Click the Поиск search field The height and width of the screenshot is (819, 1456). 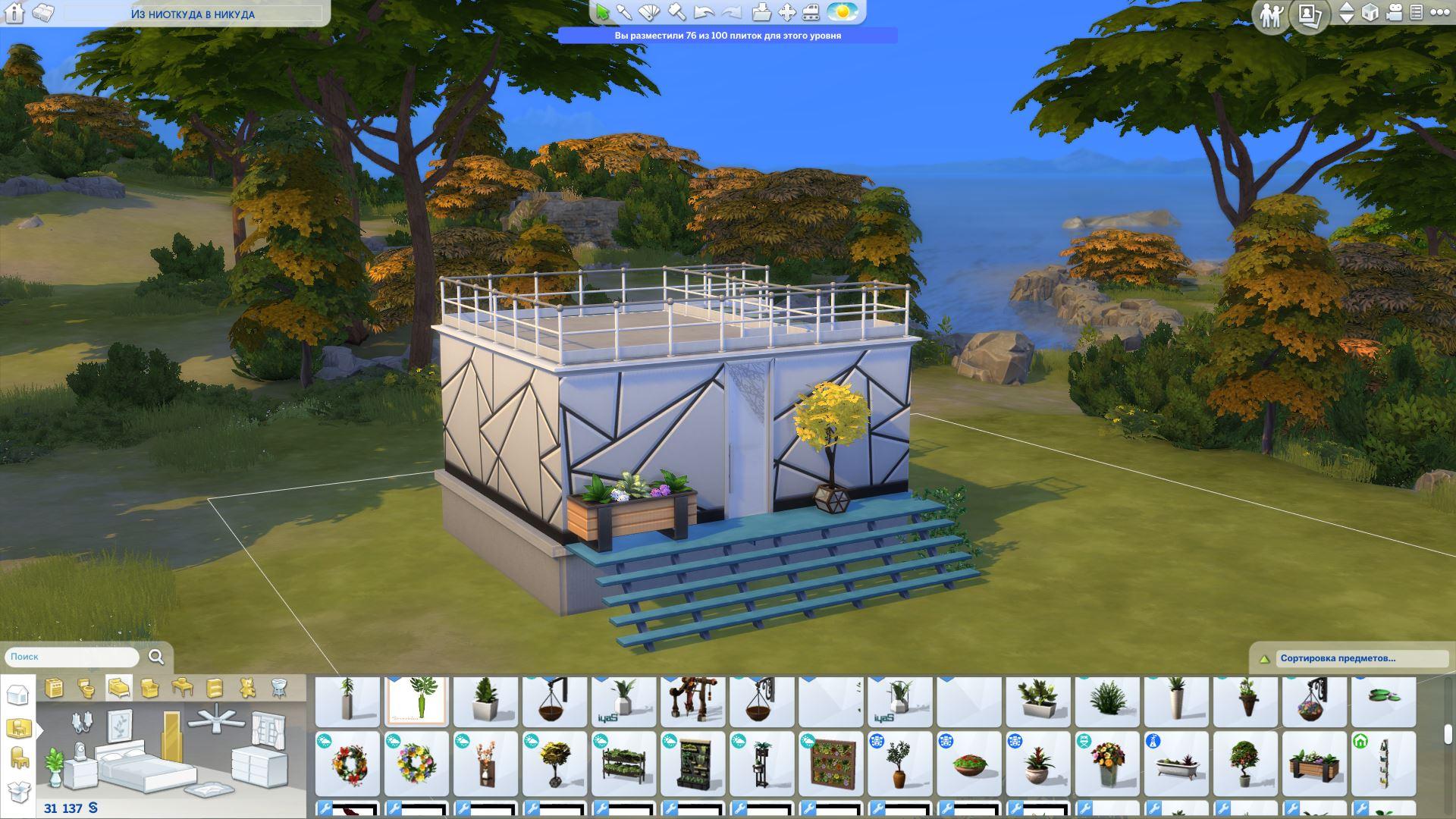(x=72, y=657)
